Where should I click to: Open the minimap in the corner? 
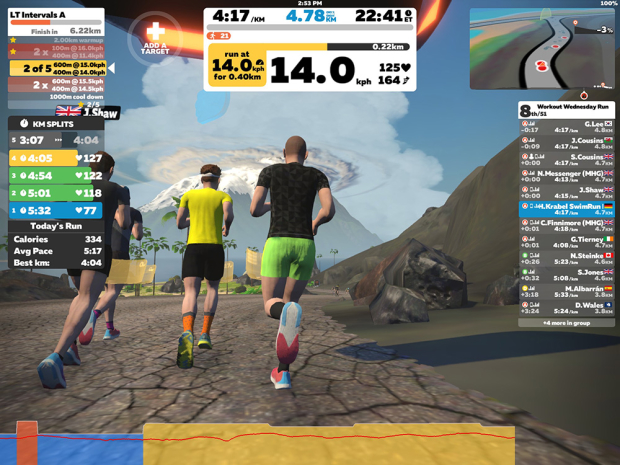(x=542, y=50)
